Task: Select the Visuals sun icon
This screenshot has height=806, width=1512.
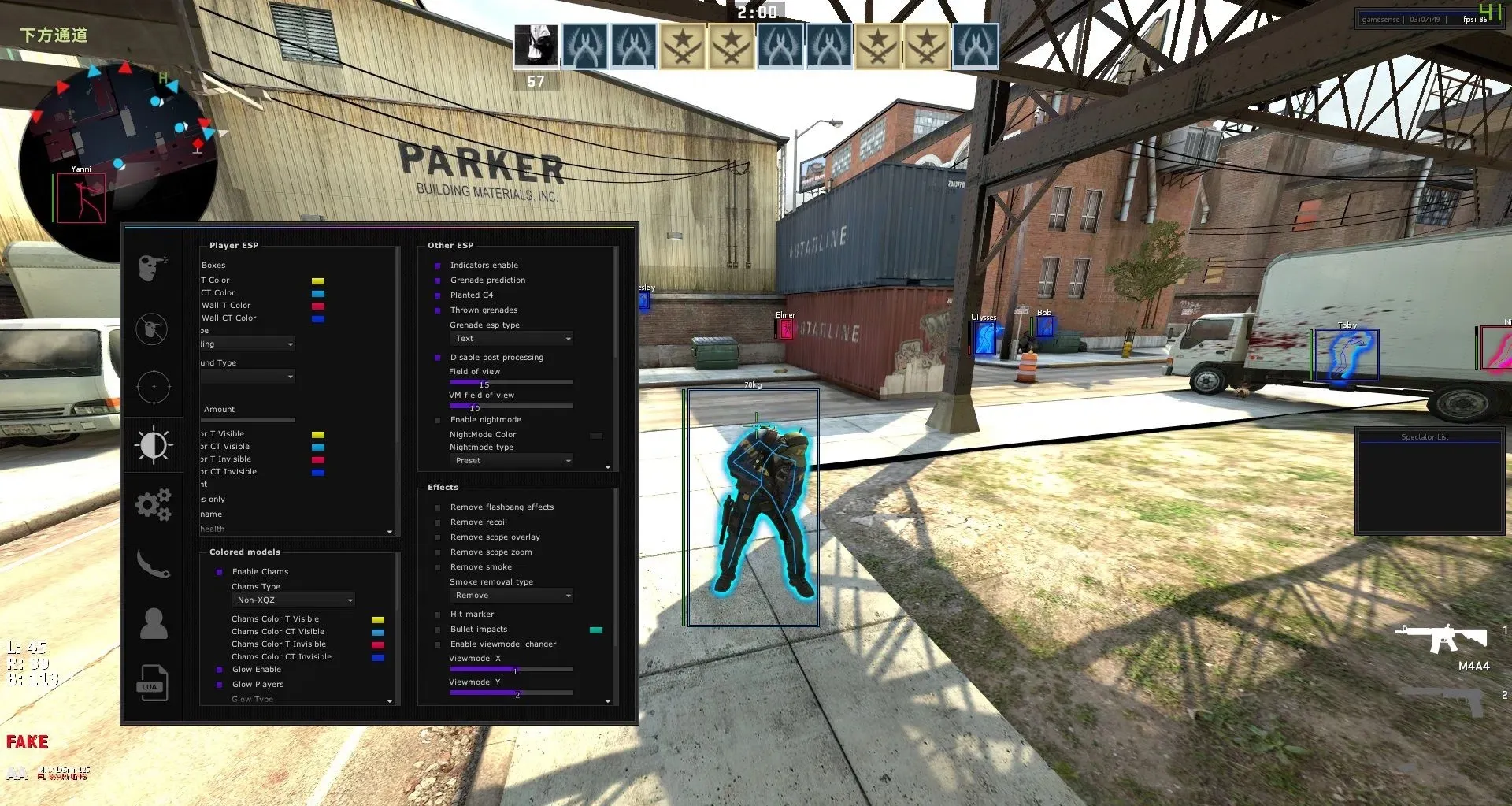Action: (x=154, y=445)
